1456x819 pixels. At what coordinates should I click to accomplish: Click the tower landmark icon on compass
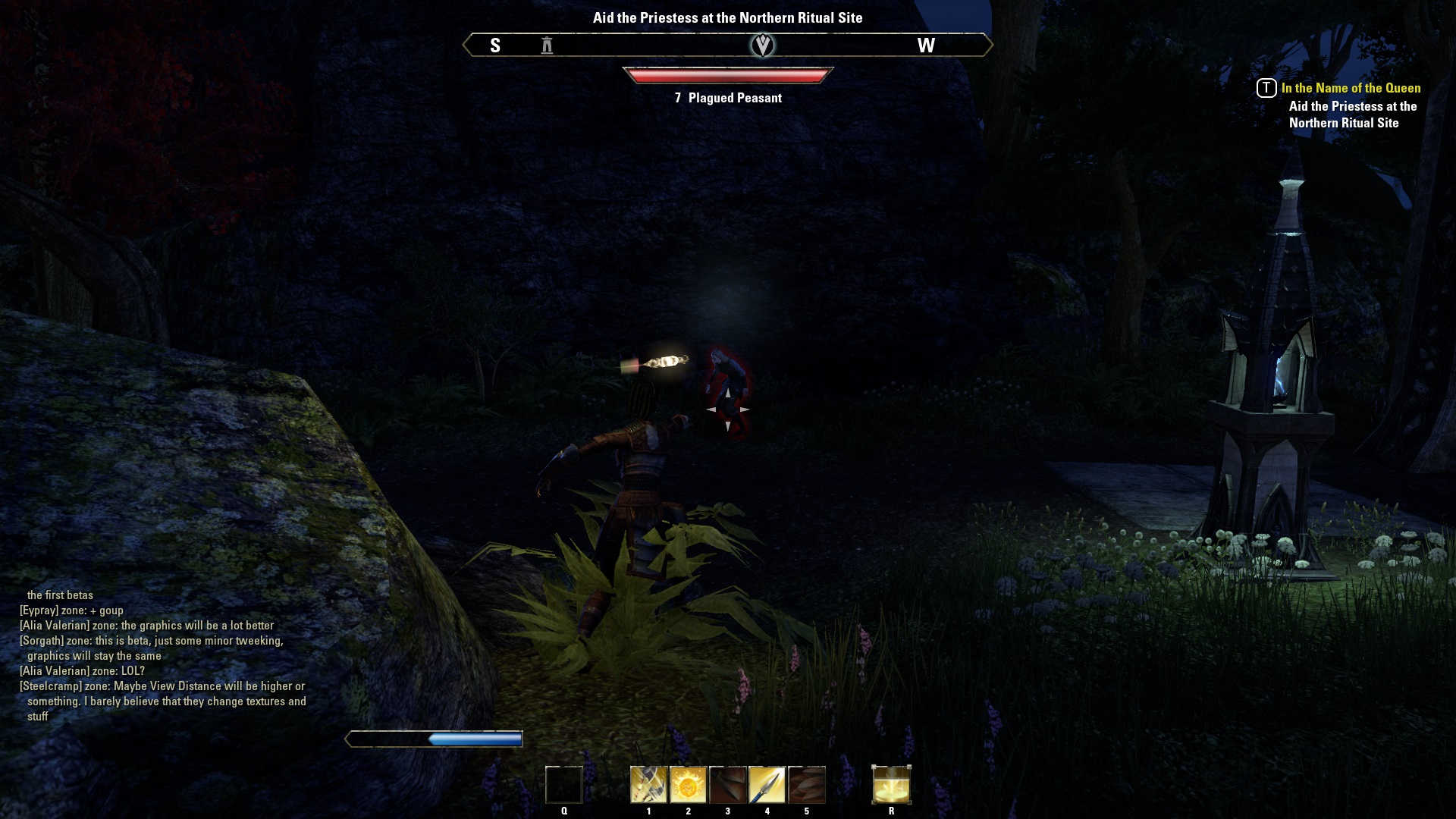pyautogui.click(x=547, y=45)
